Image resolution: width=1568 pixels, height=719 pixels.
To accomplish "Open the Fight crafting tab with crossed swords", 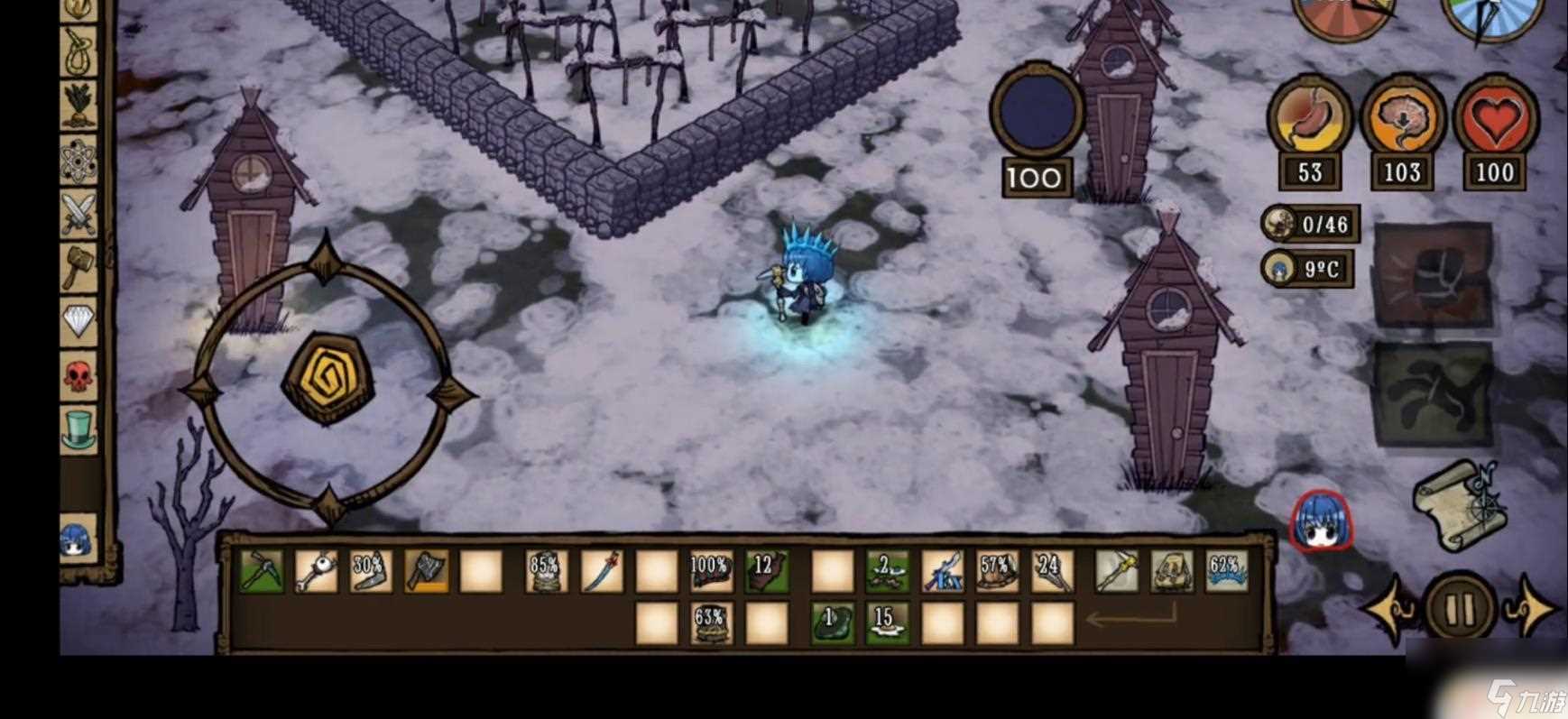I will 78,214.
